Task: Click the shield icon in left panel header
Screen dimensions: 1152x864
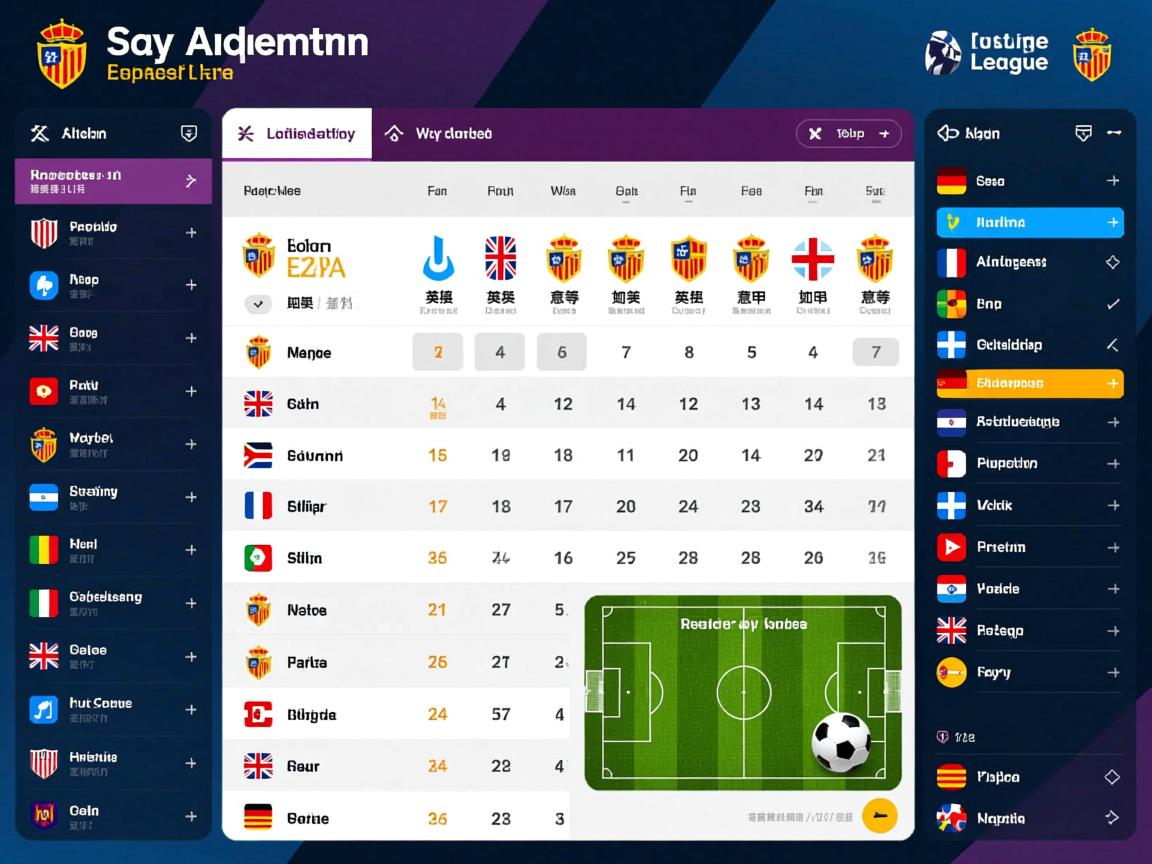Action: (188, 134)
